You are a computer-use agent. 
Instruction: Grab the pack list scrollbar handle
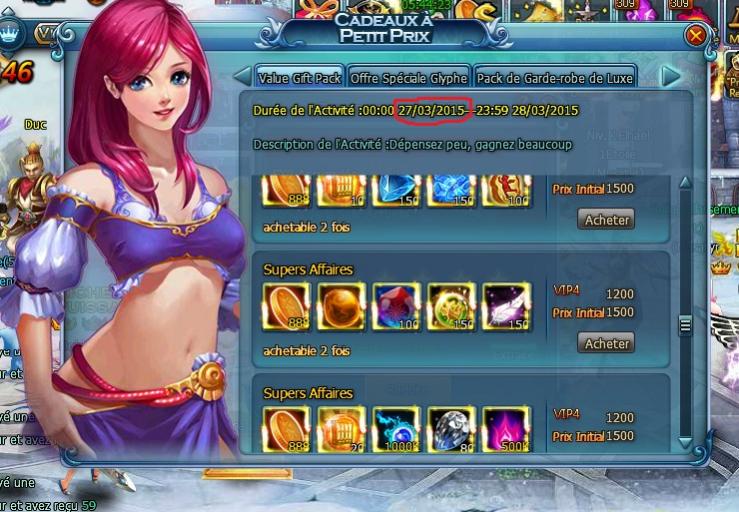click(x=685, y=325)
